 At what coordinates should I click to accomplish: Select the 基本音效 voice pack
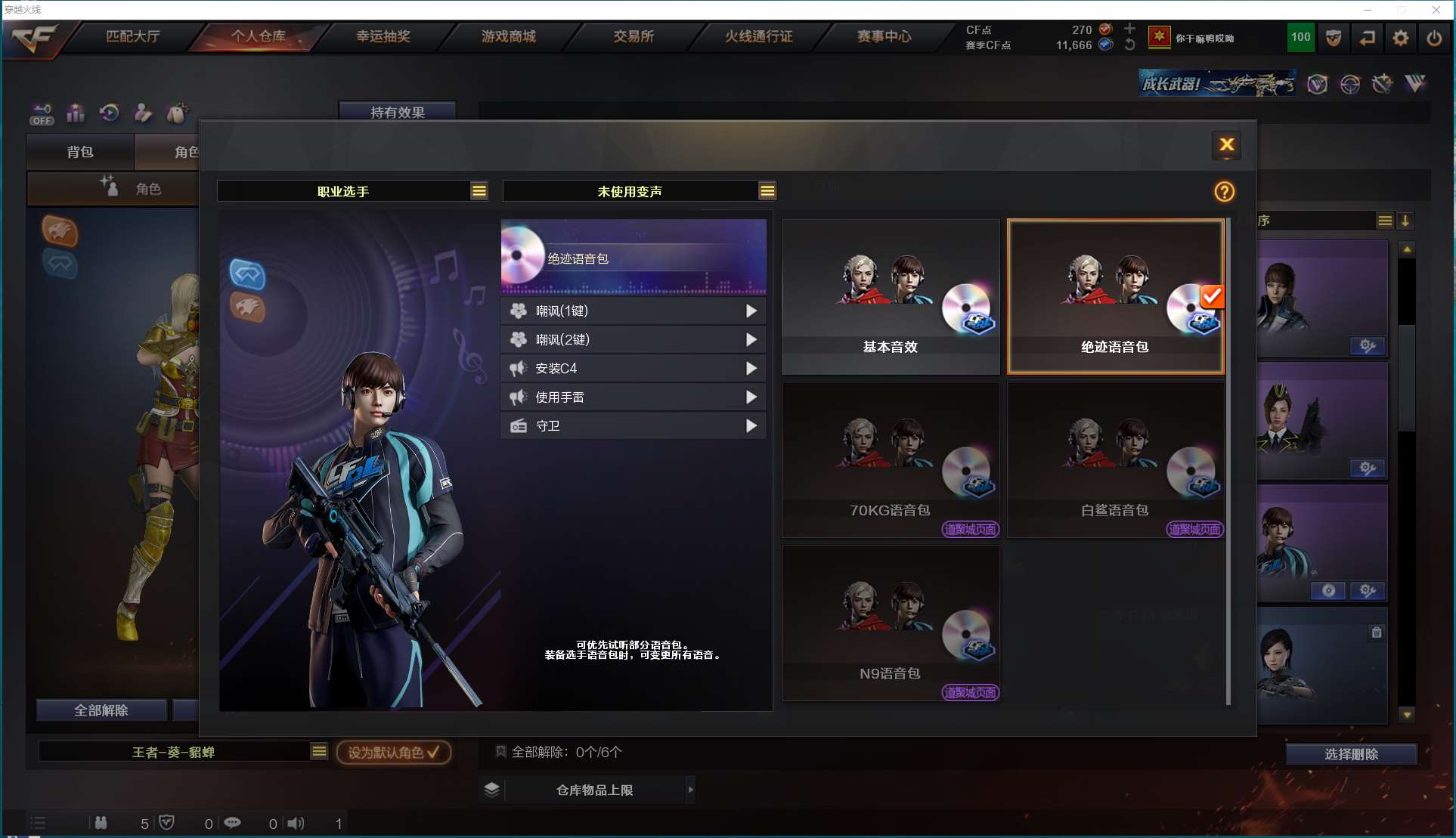coord(890,297)
